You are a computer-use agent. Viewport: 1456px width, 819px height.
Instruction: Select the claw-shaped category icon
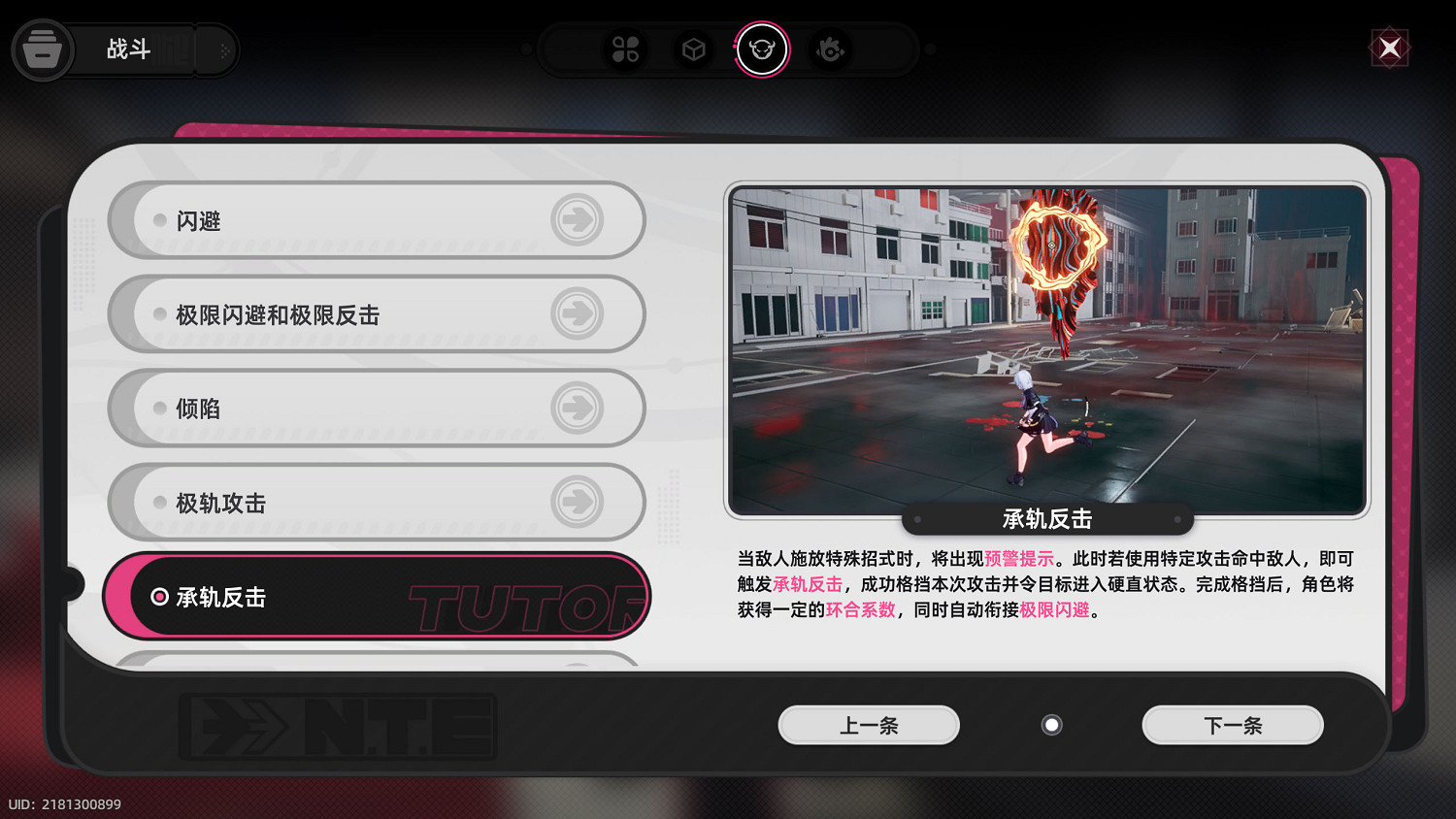[x=830, y=49]
